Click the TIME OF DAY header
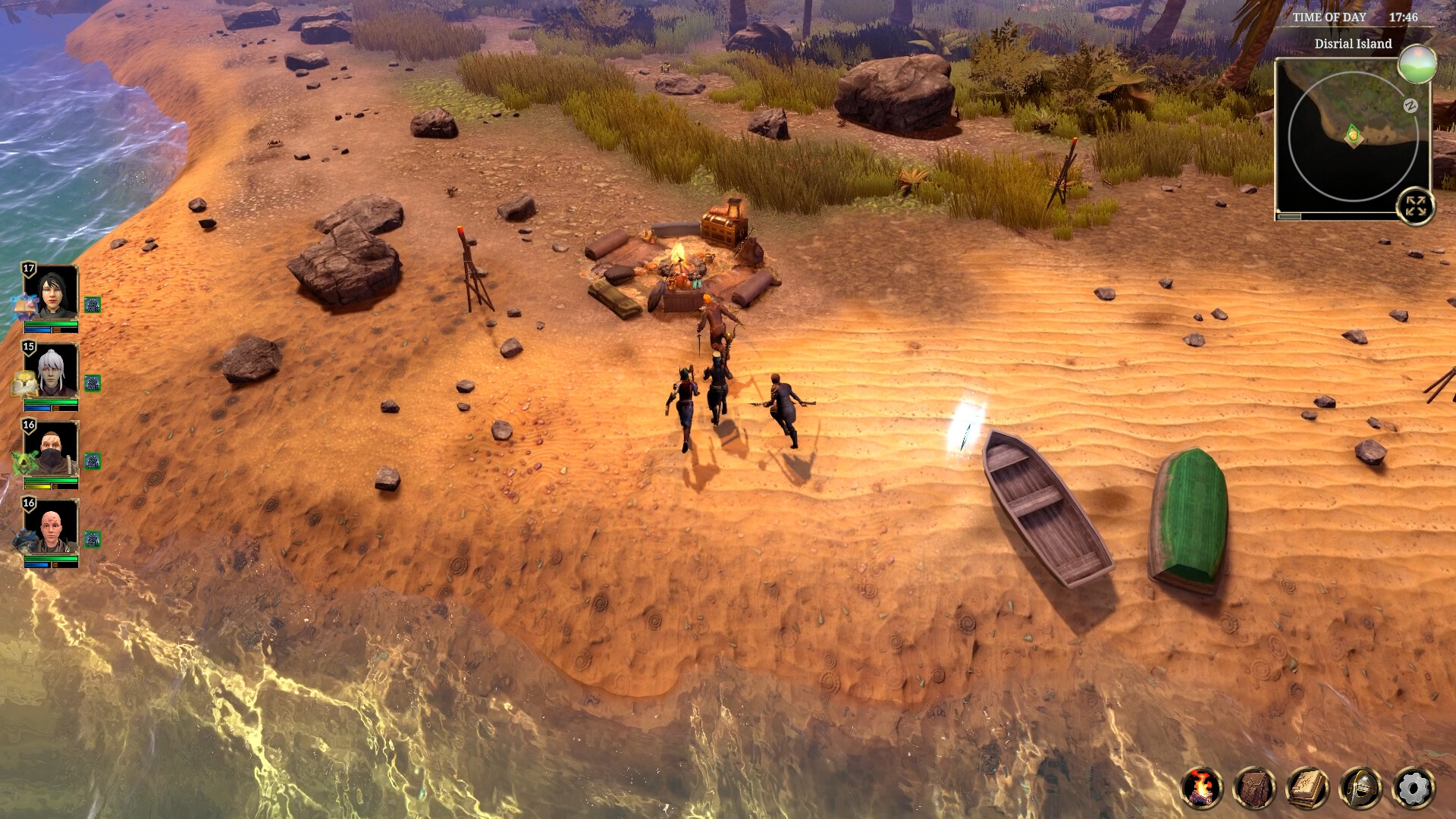 1331,16
